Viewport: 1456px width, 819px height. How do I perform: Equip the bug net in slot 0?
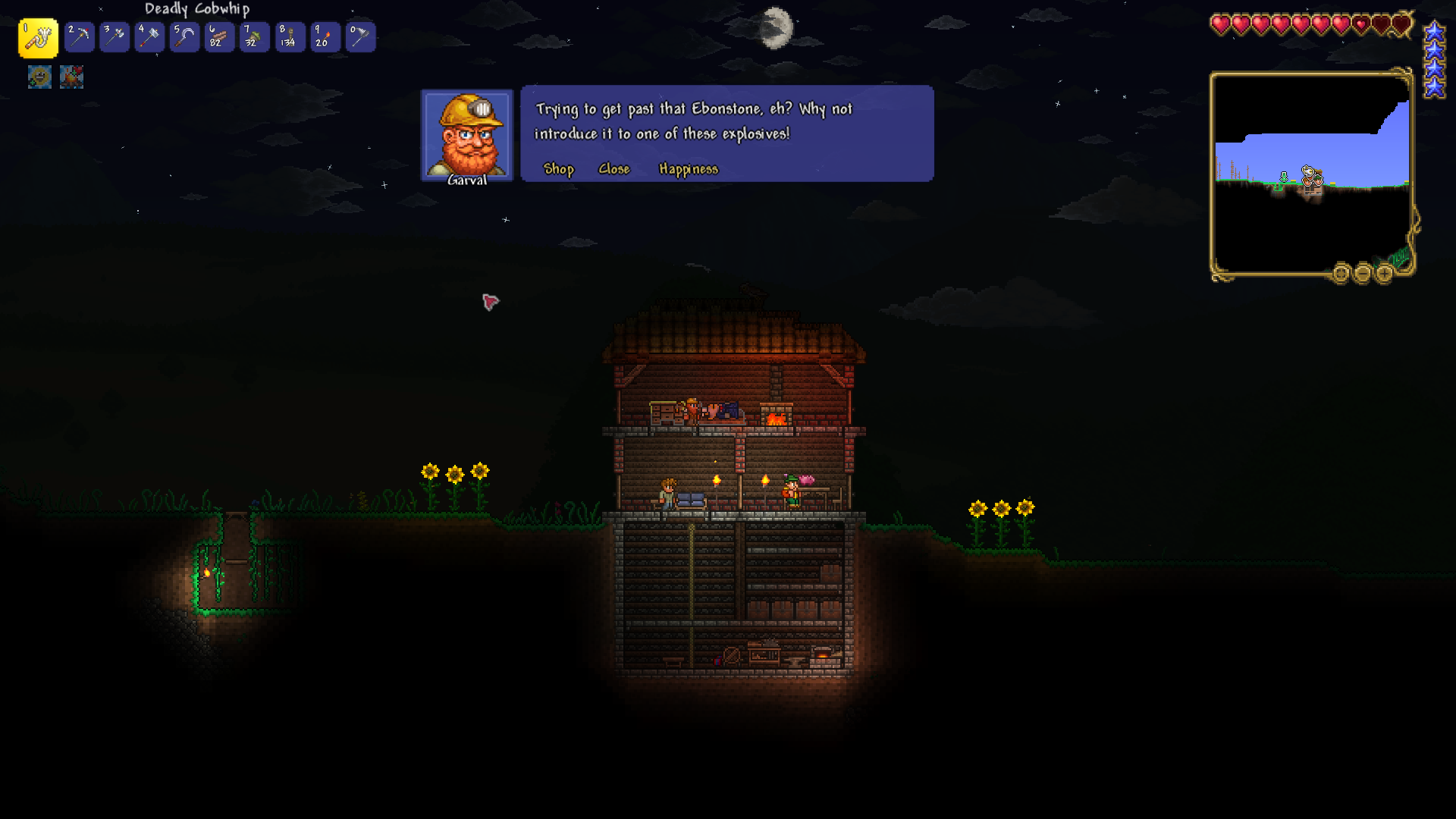(x=360, y=37)
